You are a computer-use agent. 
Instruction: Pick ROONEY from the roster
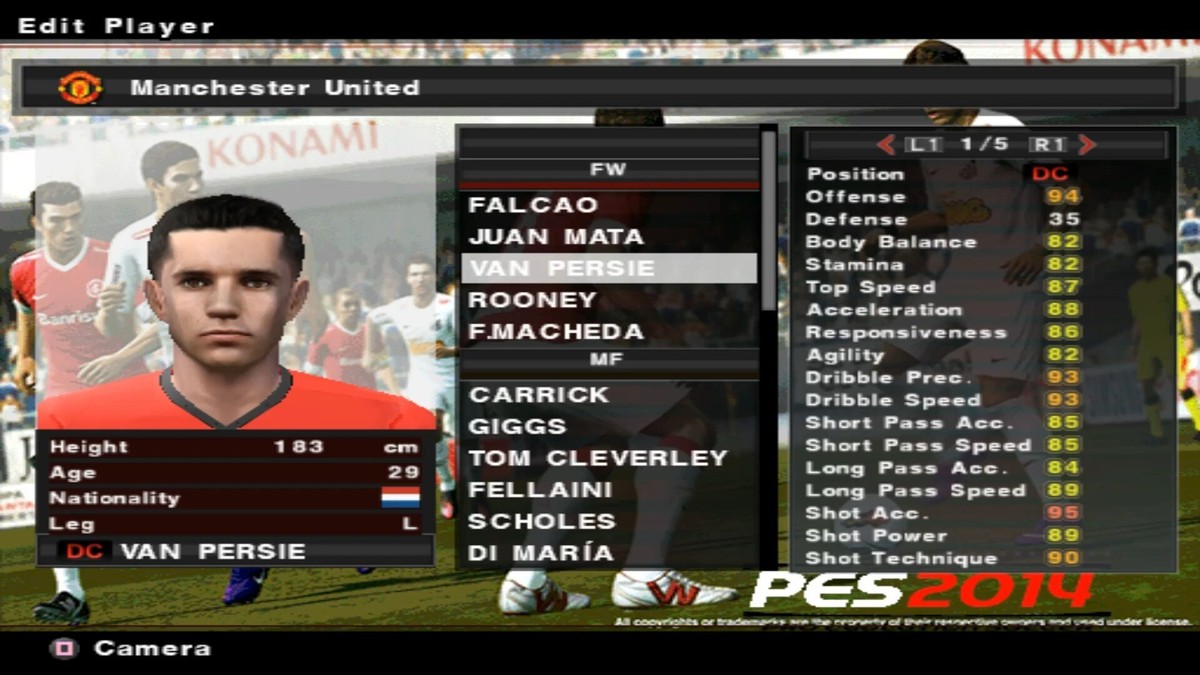[532, 300]
